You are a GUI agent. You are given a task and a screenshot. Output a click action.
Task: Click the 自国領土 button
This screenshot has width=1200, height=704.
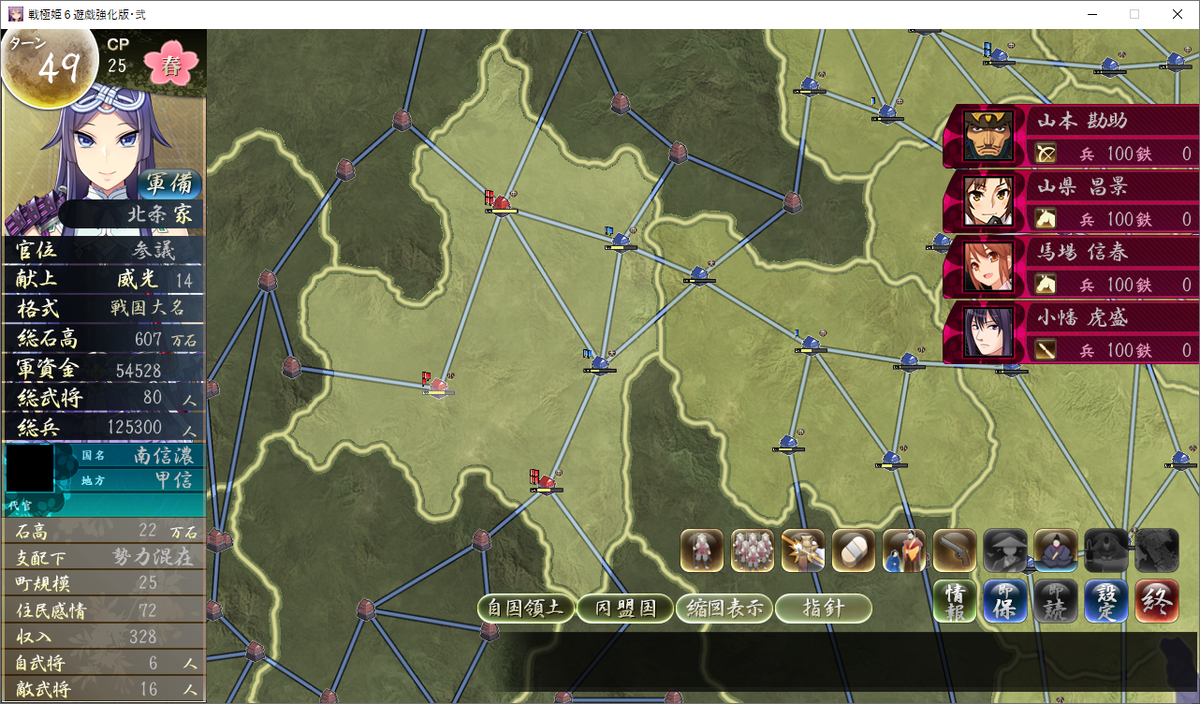coord(526,608)
